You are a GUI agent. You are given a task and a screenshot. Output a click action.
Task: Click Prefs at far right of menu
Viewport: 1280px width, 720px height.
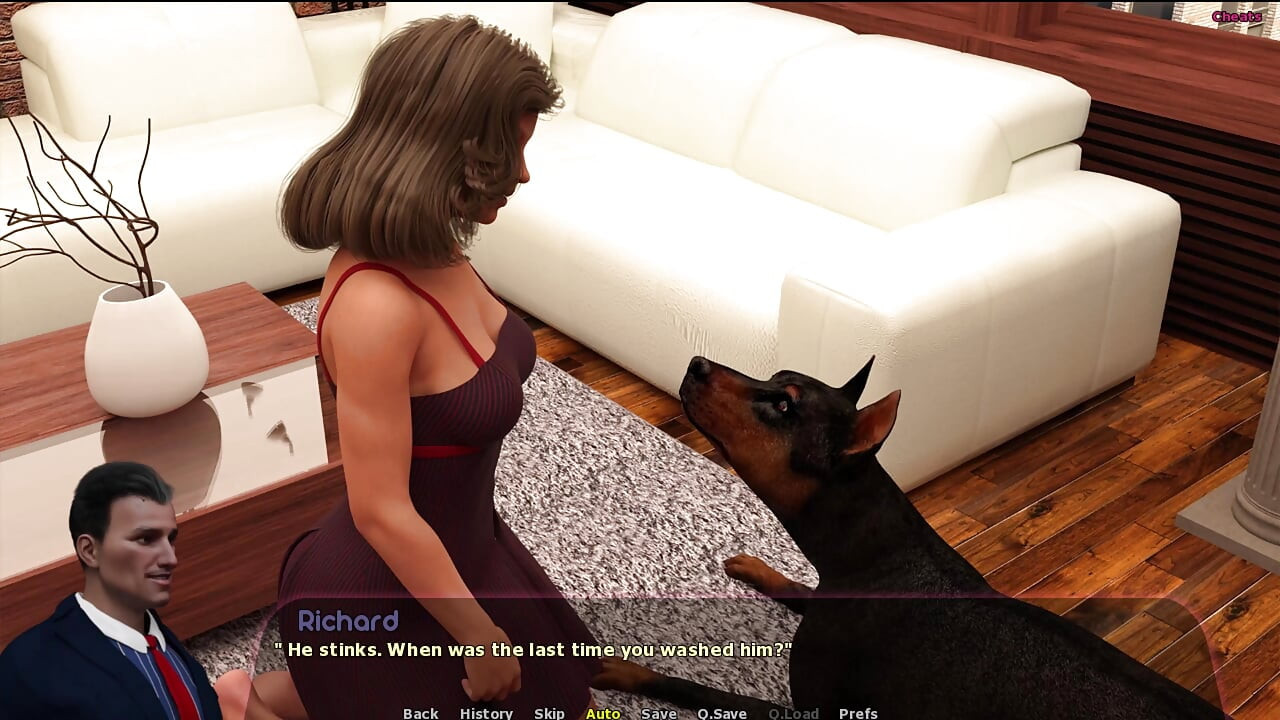click(x=858, y=713)
